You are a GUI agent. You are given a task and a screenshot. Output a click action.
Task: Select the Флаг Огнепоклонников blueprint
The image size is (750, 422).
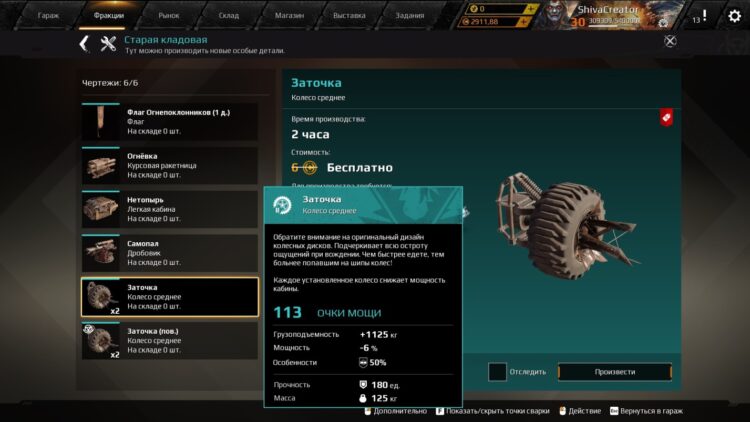coord(169,121)
